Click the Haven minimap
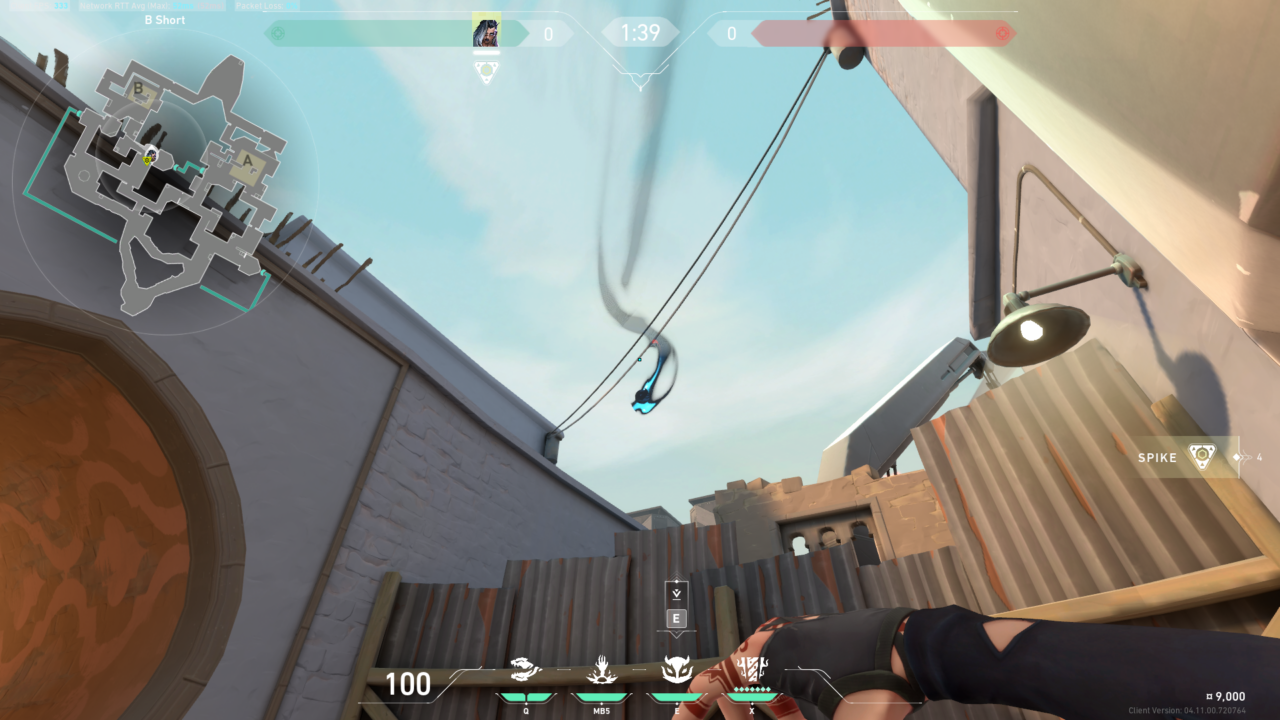The height and width of the screenshot is (720, 1280). point(165,180)
